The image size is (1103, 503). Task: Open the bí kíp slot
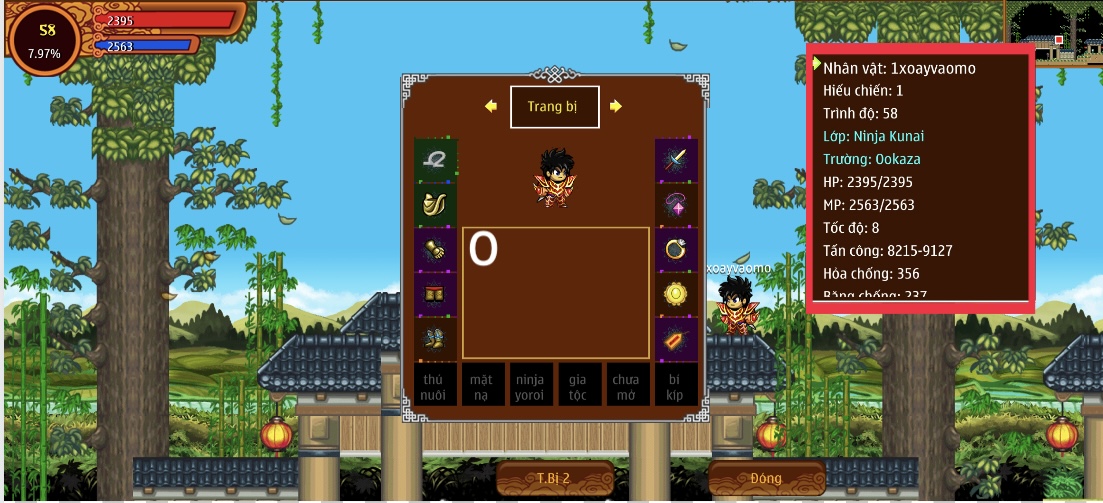[x=675, y=386]
